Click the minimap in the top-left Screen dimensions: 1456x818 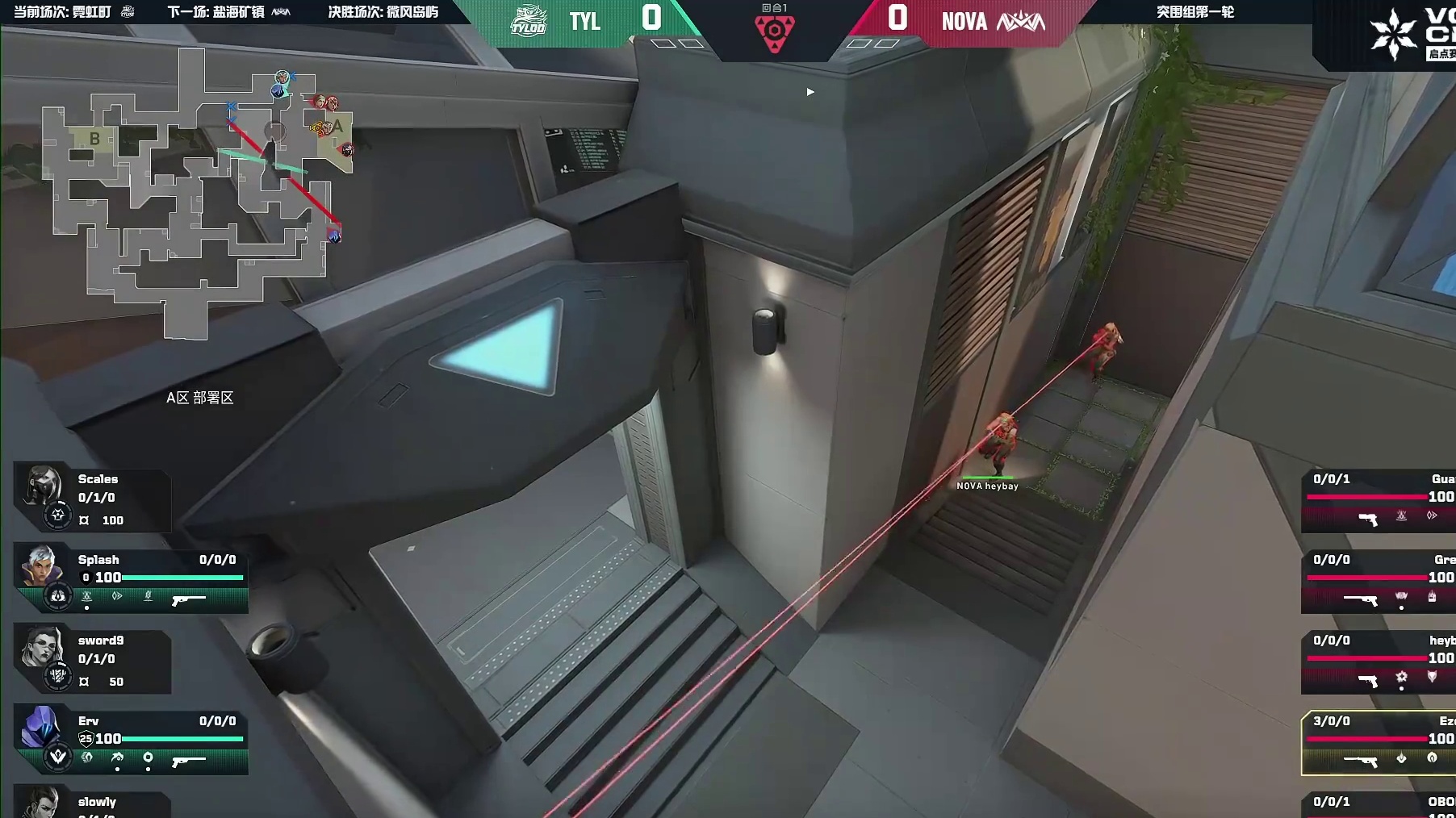[198, 194]
